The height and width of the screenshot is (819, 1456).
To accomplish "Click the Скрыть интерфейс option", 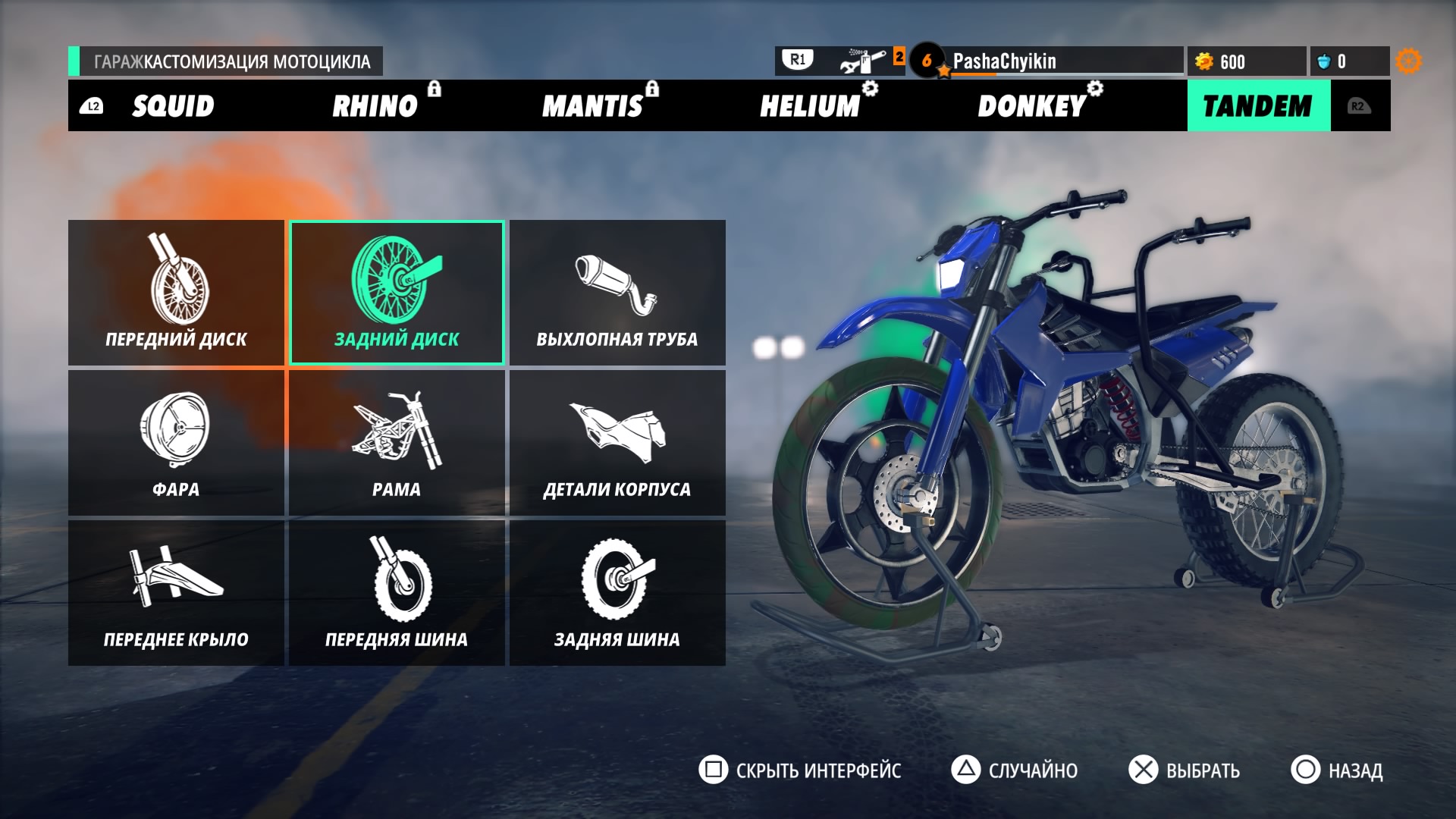I will pyautogui.click(x=800, y=770).
